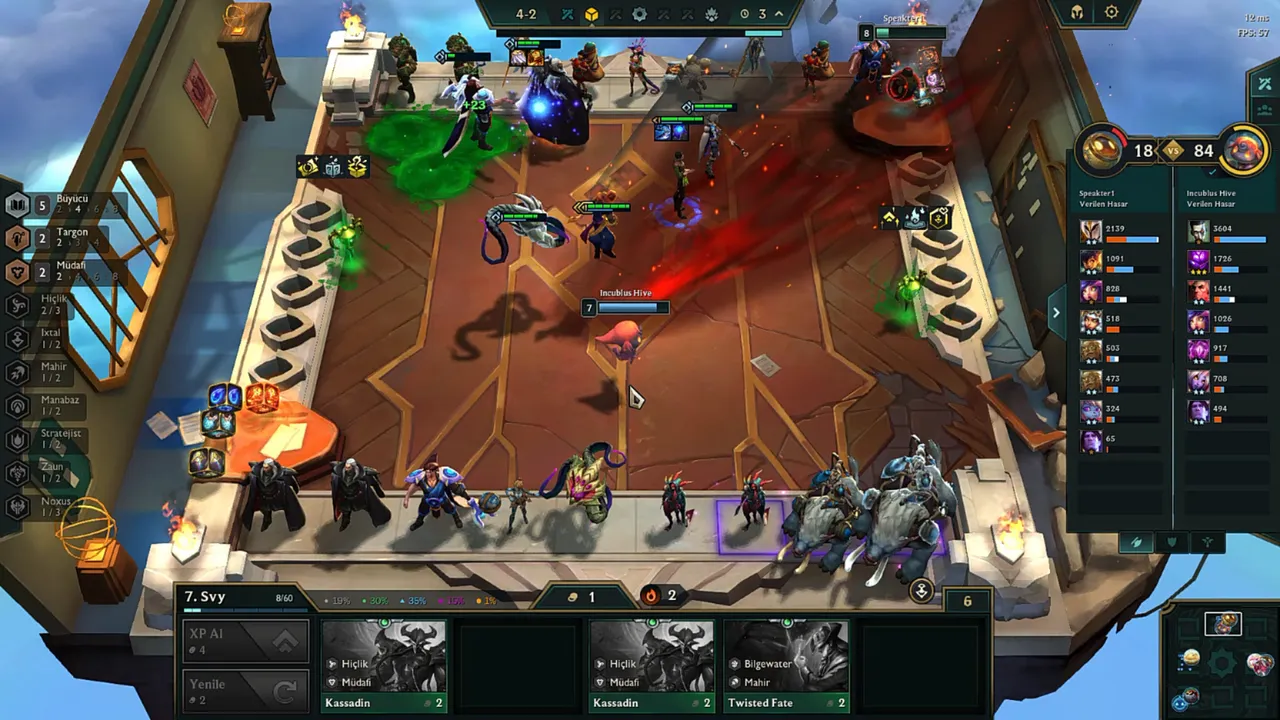This screenshot has height=720, width=1280.
Task: Show the Müdafi trait details
Action: point(60,272)
